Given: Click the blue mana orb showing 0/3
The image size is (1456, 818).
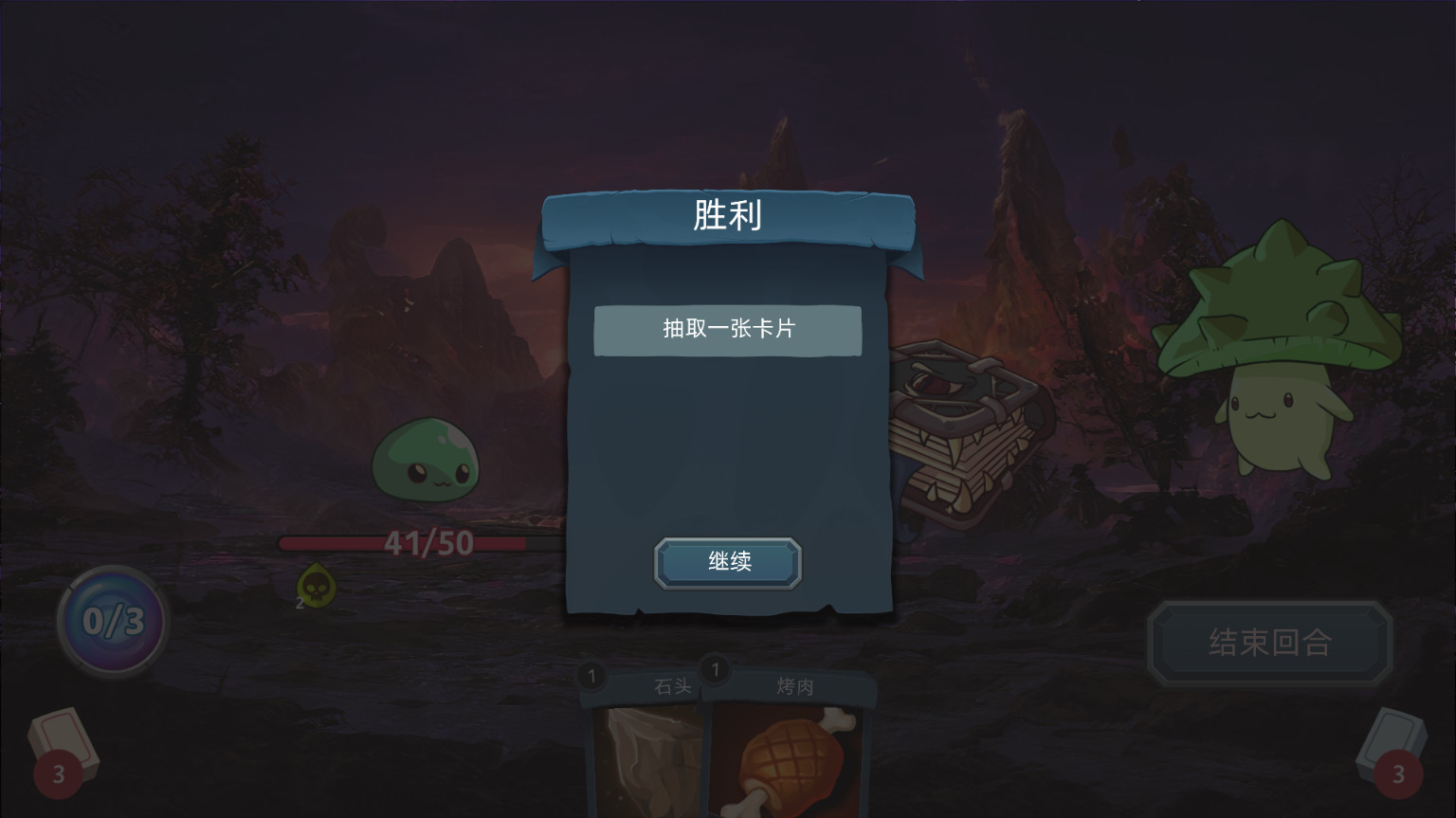Looking at the screenshot, I should click(112, 621).
